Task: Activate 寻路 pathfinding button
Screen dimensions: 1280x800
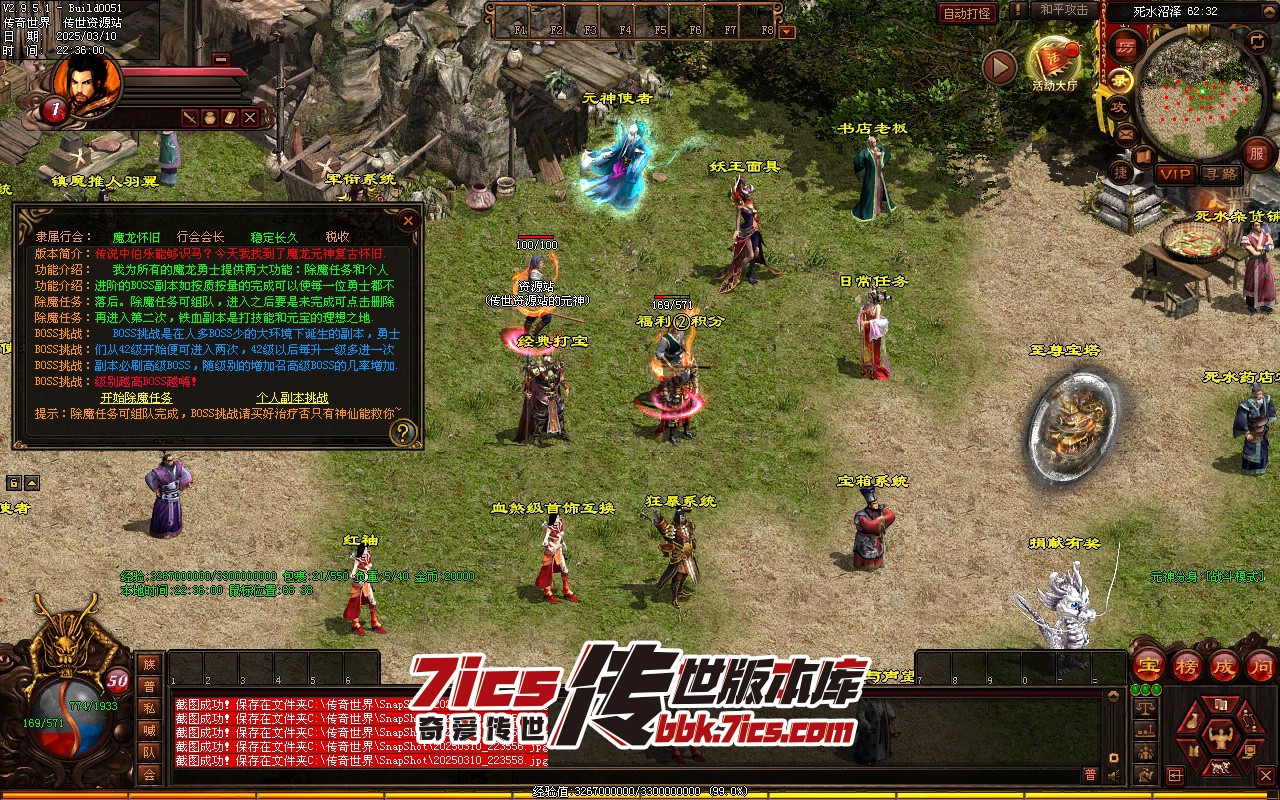Action: pyautogui.click(x=1220, y=174)
